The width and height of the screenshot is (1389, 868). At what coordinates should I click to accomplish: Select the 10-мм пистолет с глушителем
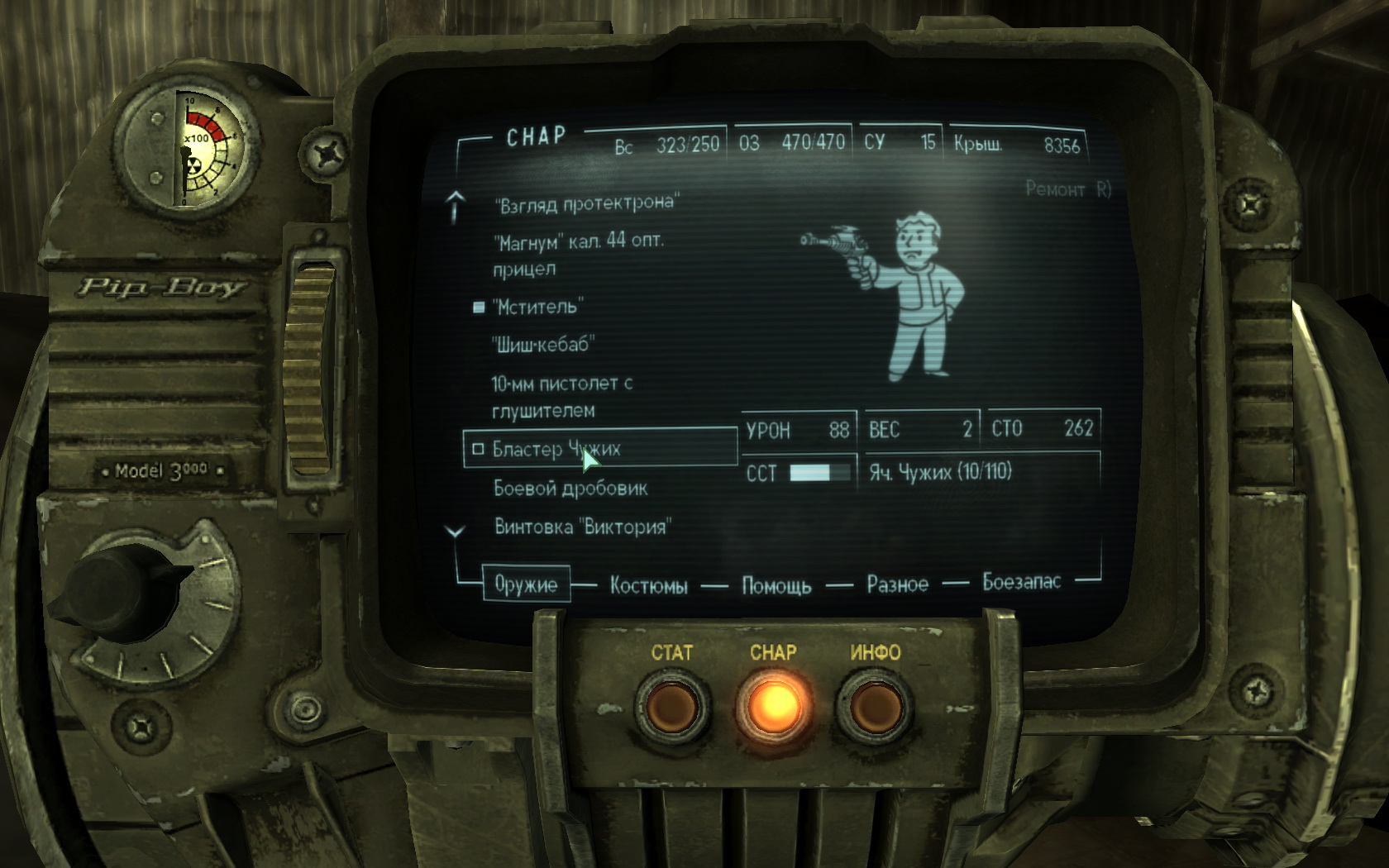[x=561, y=397]
